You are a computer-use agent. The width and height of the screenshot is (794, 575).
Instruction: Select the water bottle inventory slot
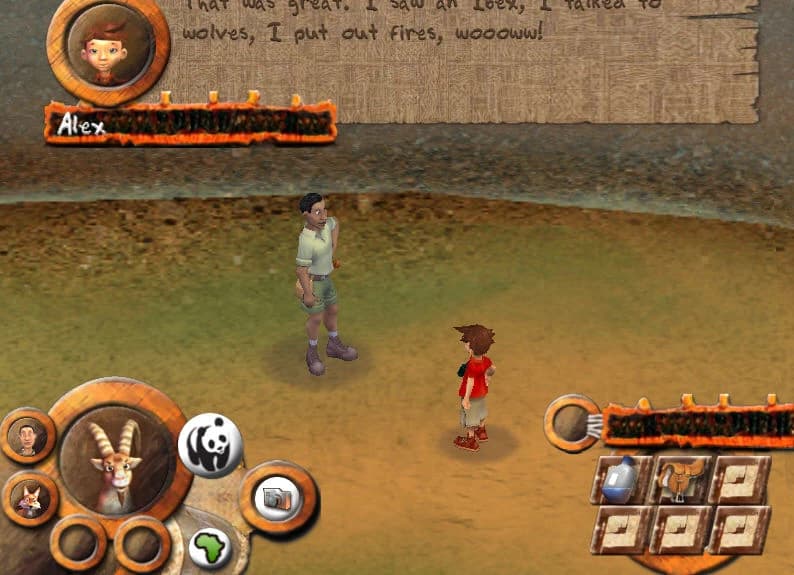pos(620,481)
